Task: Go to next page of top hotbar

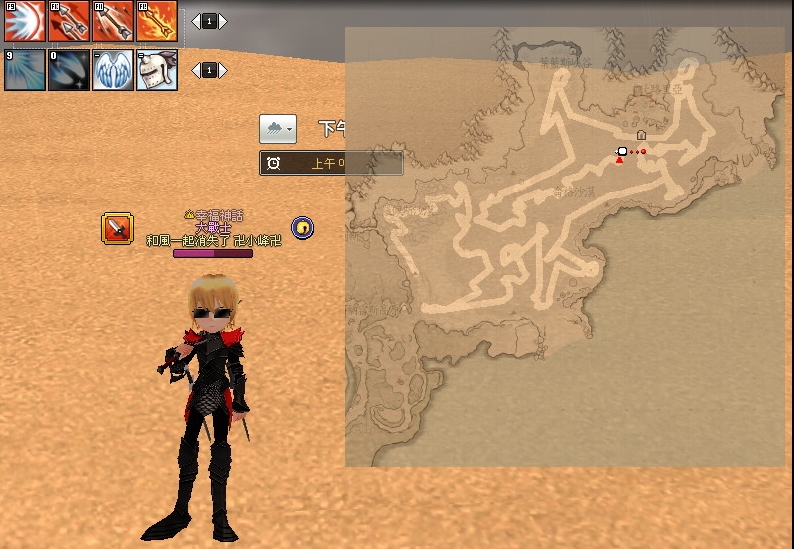Action: [x=223, y=21]
